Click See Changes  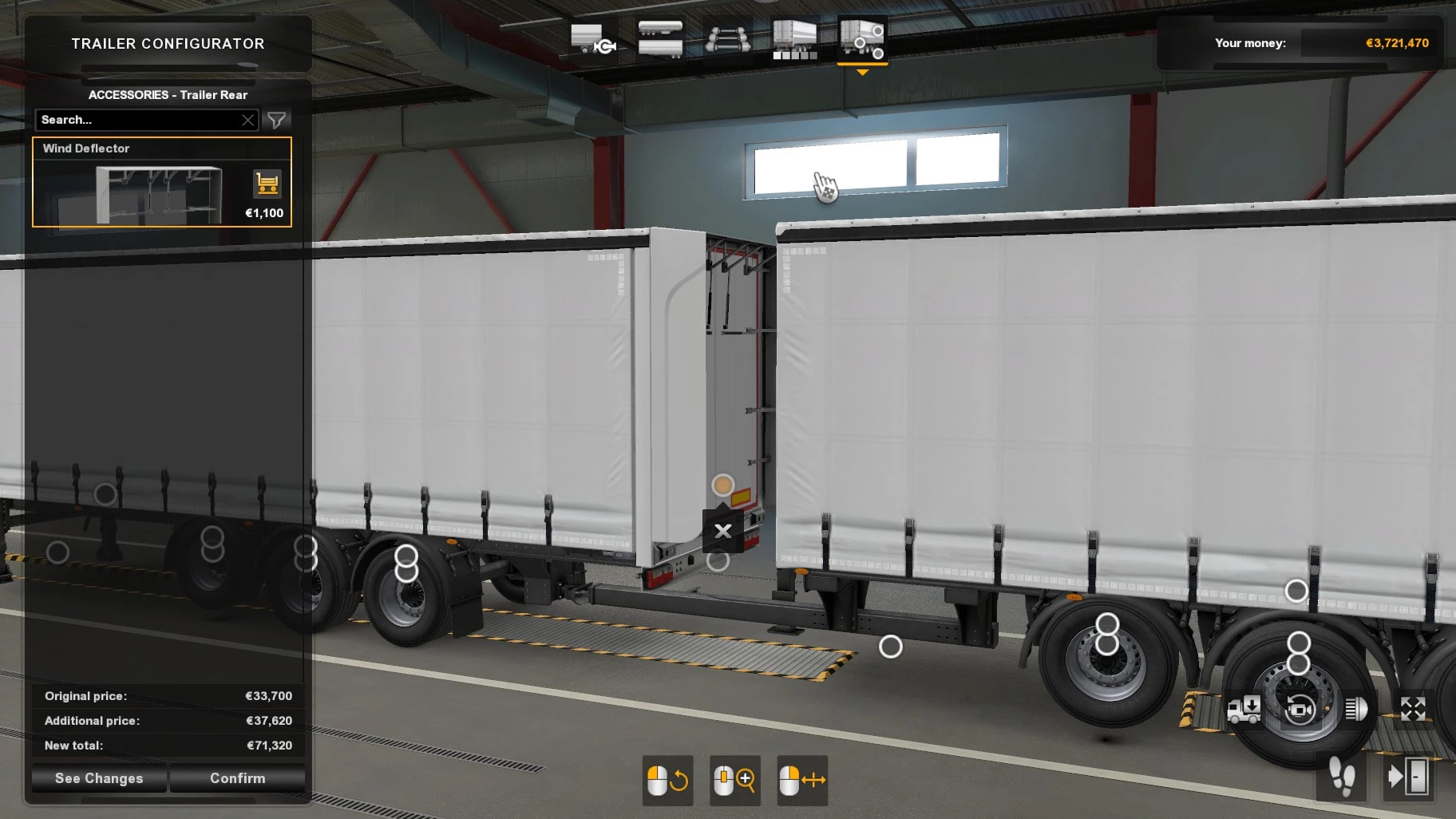coord(97,778)
